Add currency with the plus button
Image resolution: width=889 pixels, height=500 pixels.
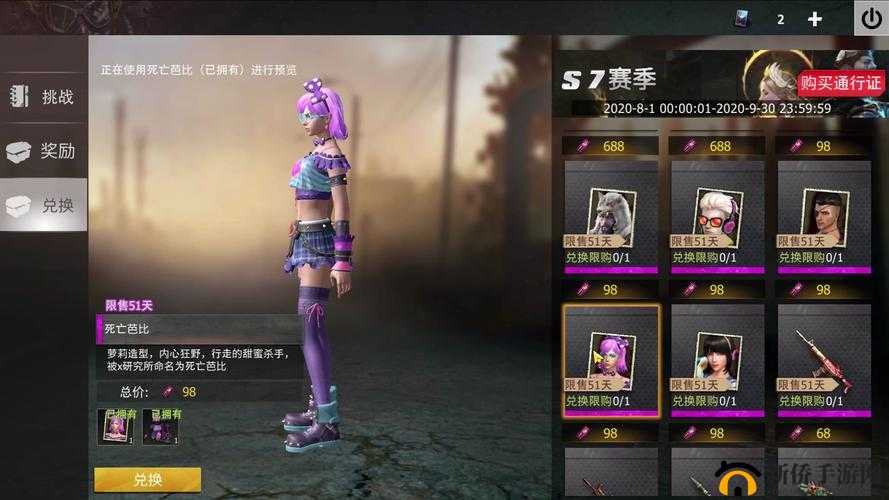click(x=815, y=19)
